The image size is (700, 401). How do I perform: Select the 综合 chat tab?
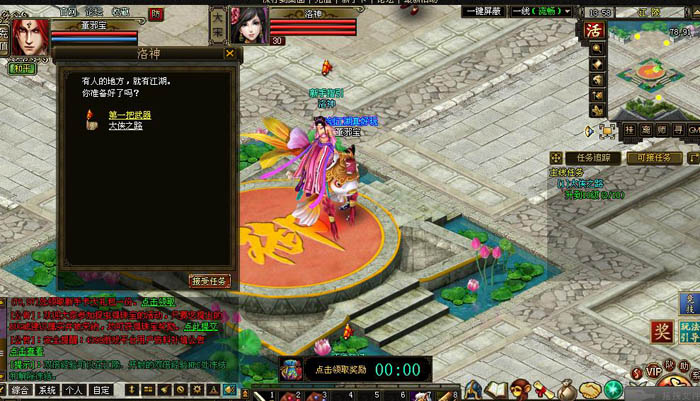(x=18, y=390)
